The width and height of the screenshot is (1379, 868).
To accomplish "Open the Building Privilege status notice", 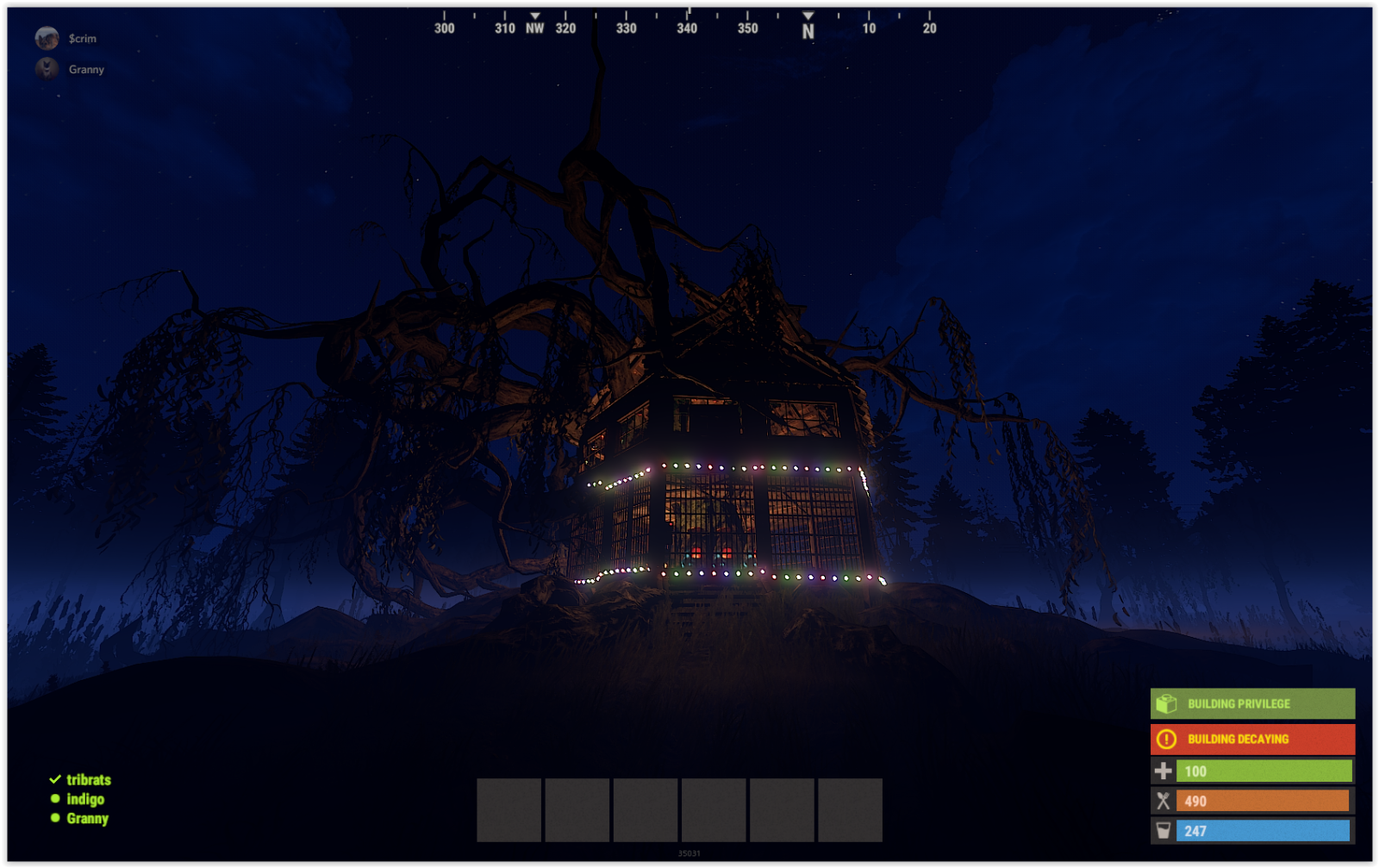I will point(1251,703).
